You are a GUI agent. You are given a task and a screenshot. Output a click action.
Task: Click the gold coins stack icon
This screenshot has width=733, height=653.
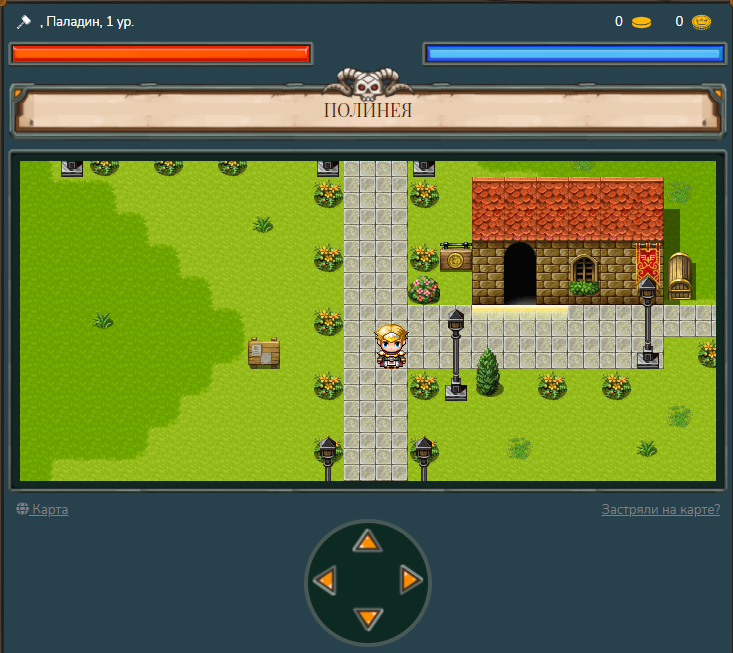641,22
